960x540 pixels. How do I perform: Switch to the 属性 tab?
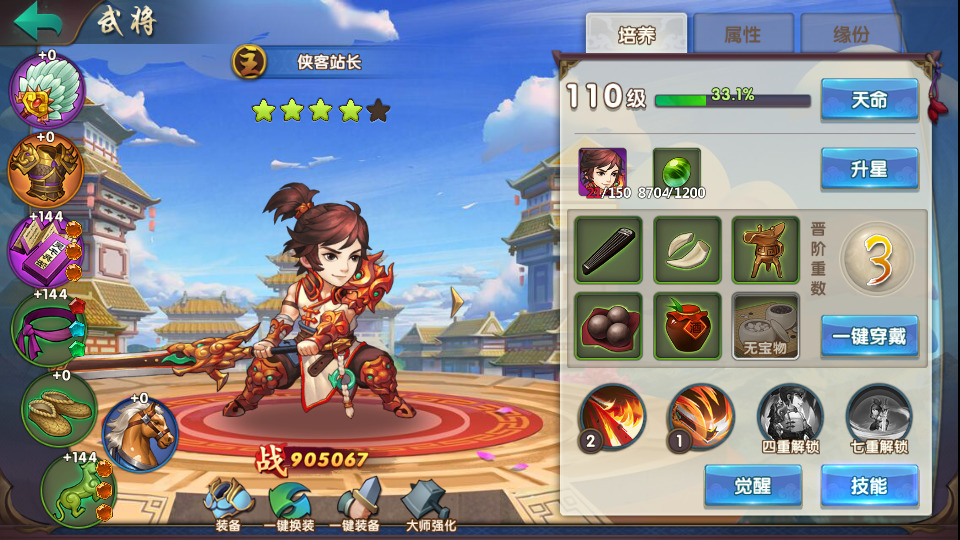coord(743,35)
